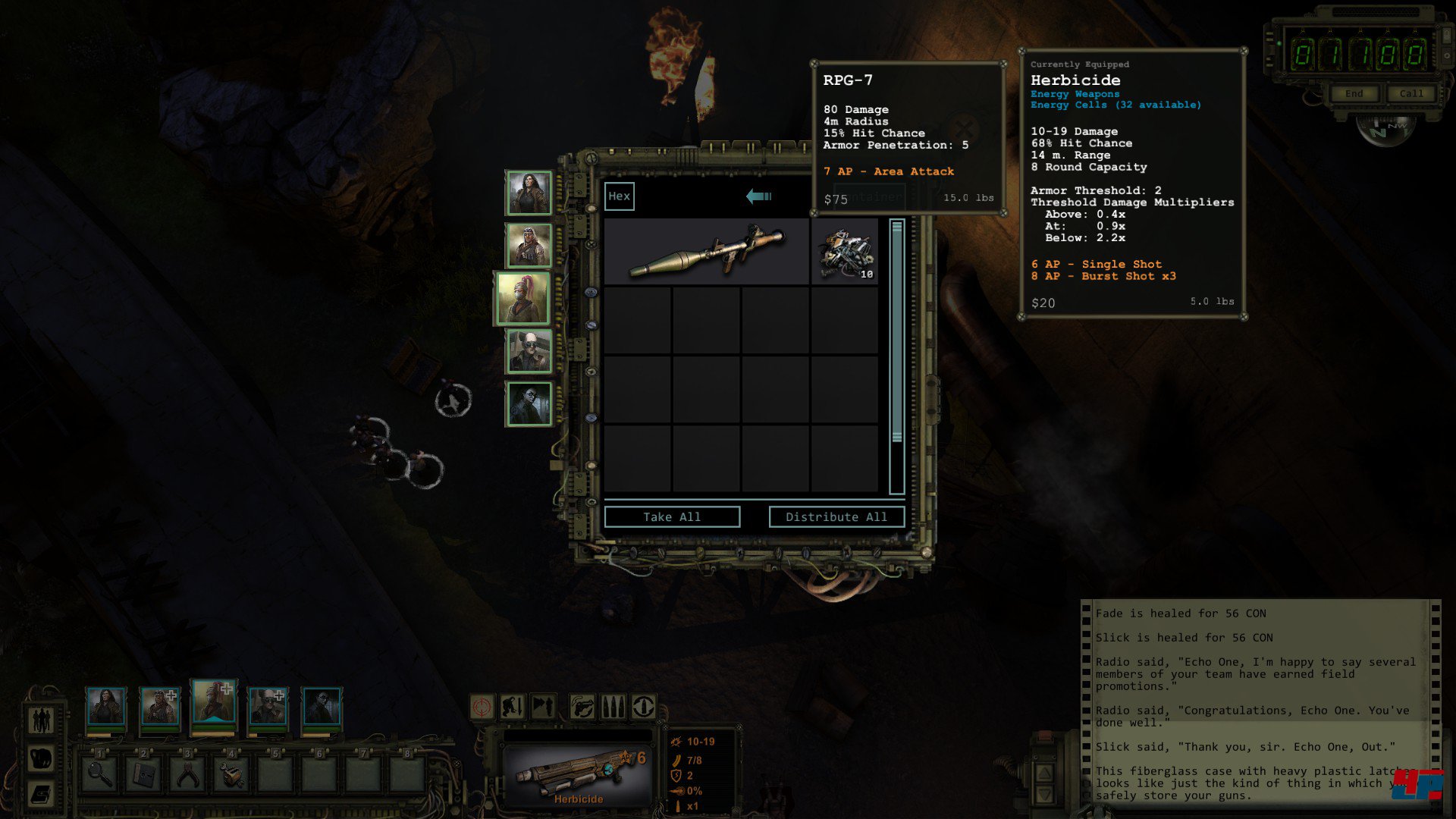Image resolution: width=1456 pixels, height=819 pixels.
Task: Activate the pliers tool in hotbar slot 3
Action: [x=187, y=774]
